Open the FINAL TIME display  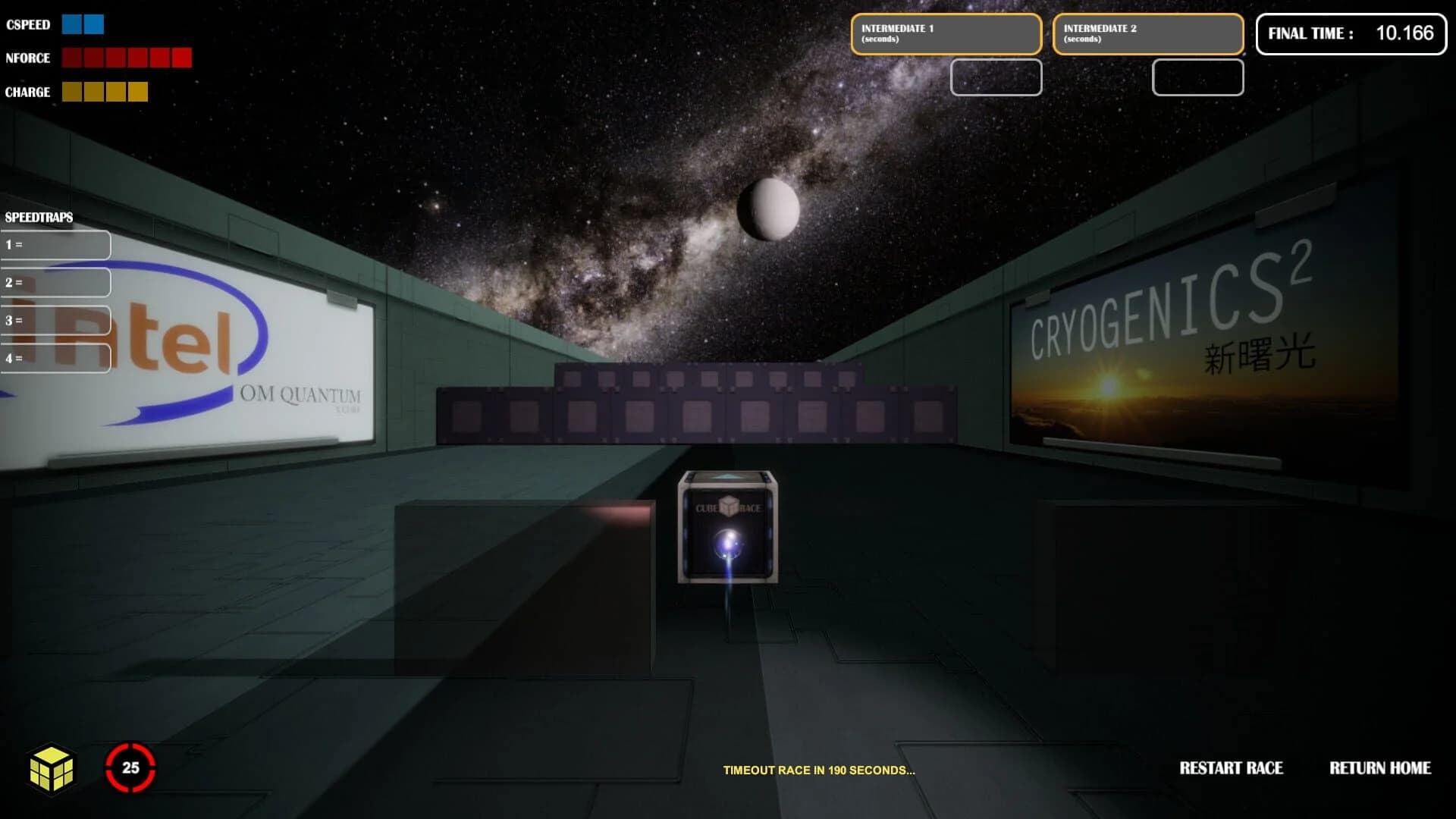(1352, 33)
